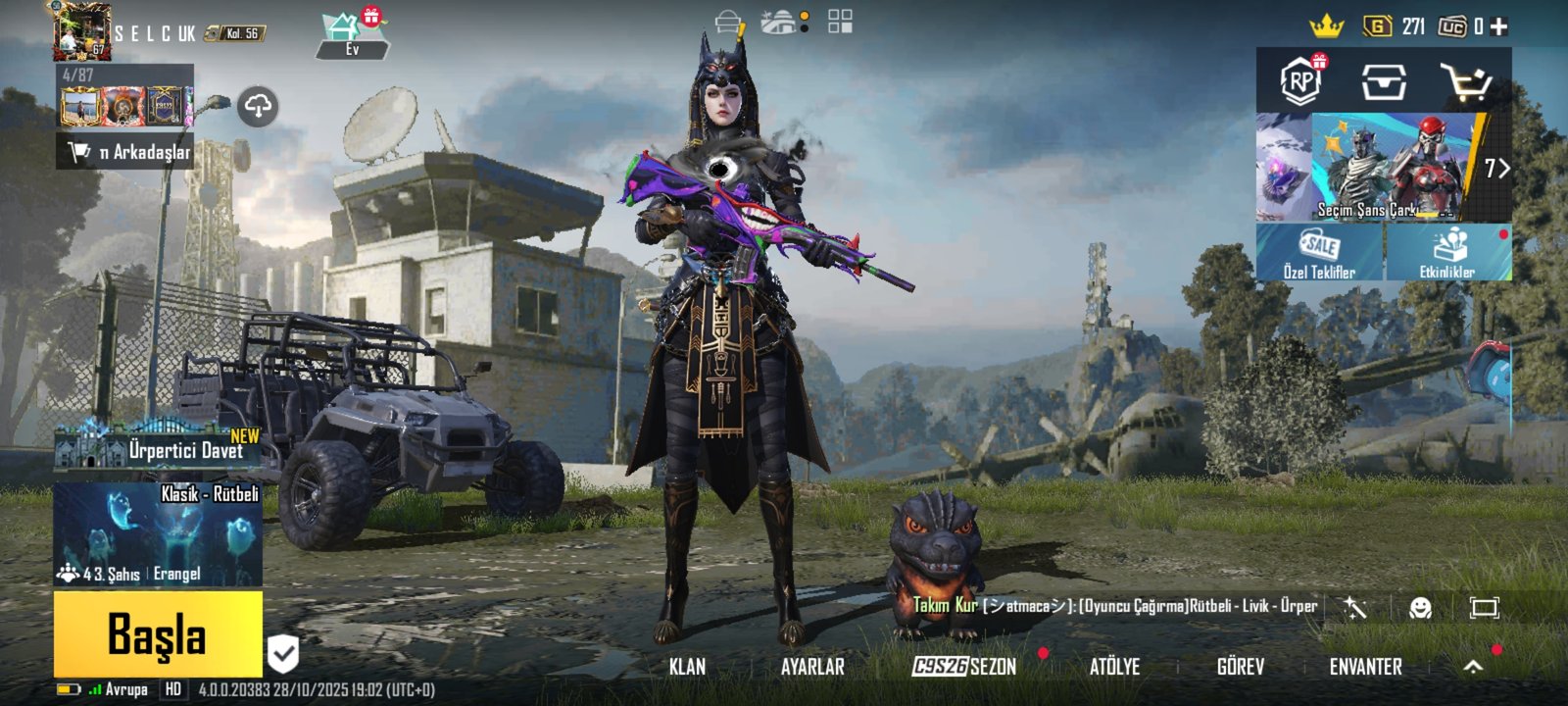Viewport: 1568px width, 706px height.
Task: Open the Etkinlikler events page
Action: click(1448, 253)
